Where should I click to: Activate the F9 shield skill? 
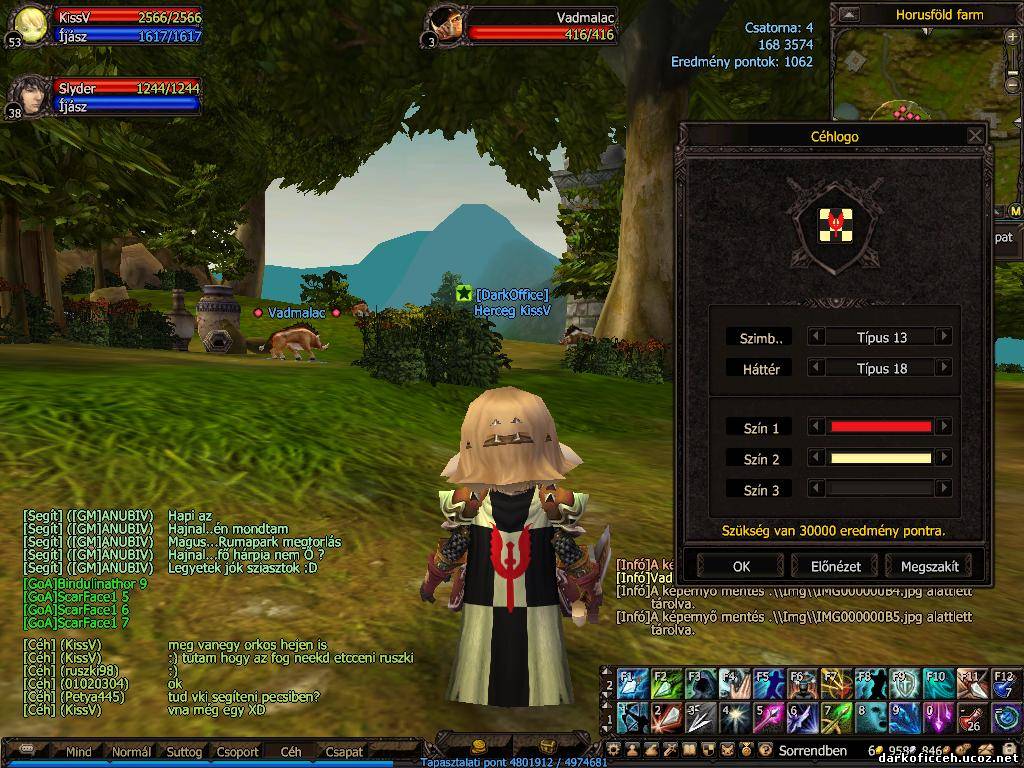[x=903, y=684]
